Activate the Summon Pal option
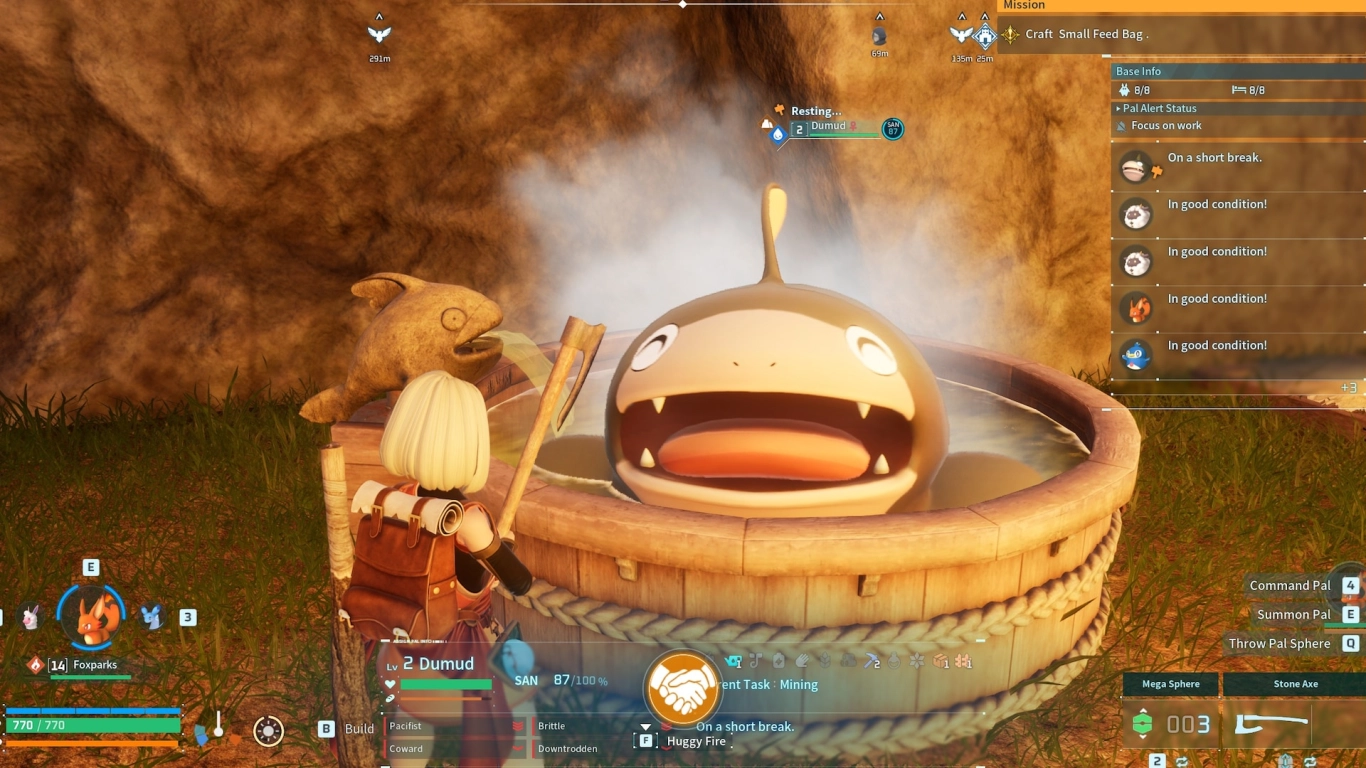 [1294, 614]
